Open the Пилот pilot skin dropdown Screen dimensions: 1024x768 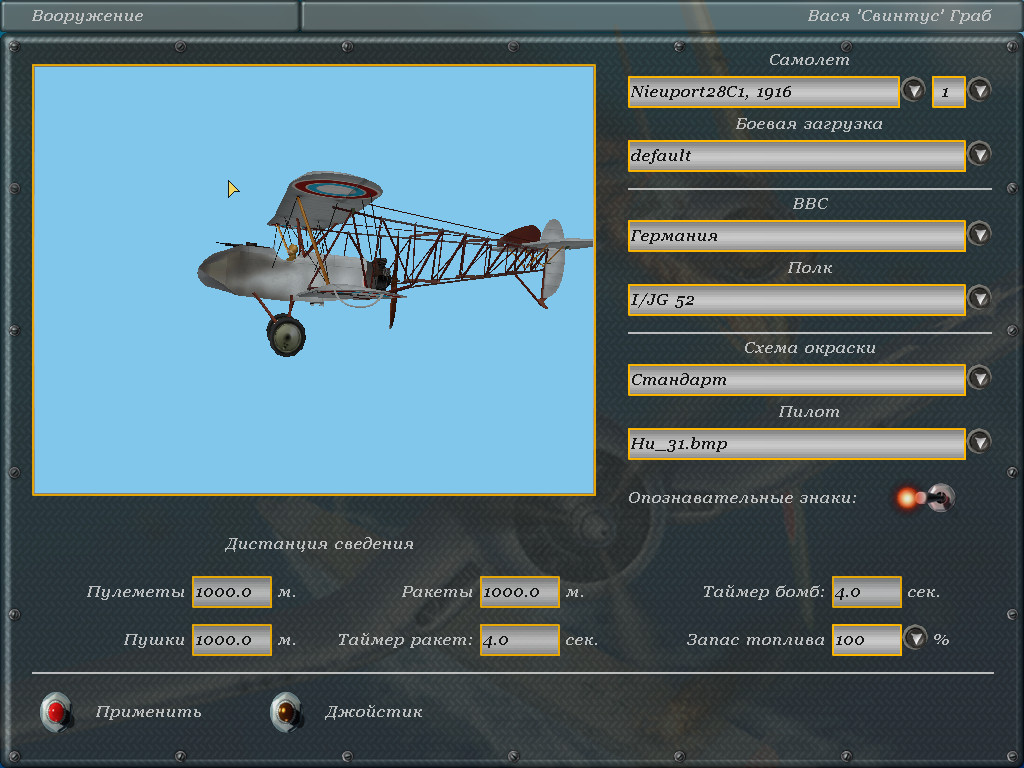979,443
